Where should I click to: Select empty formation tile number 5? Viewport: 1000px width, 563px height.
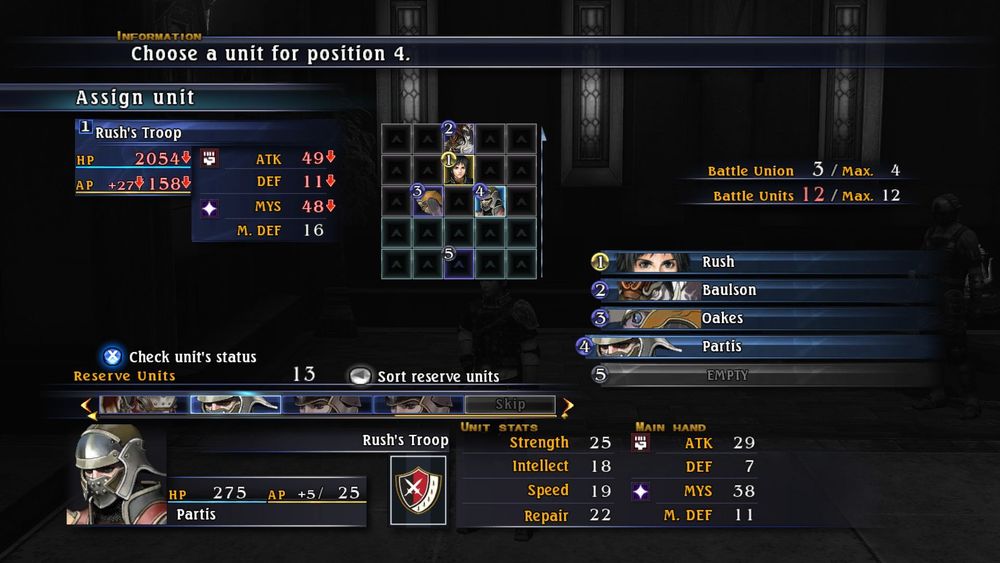[x=457, y=263]
